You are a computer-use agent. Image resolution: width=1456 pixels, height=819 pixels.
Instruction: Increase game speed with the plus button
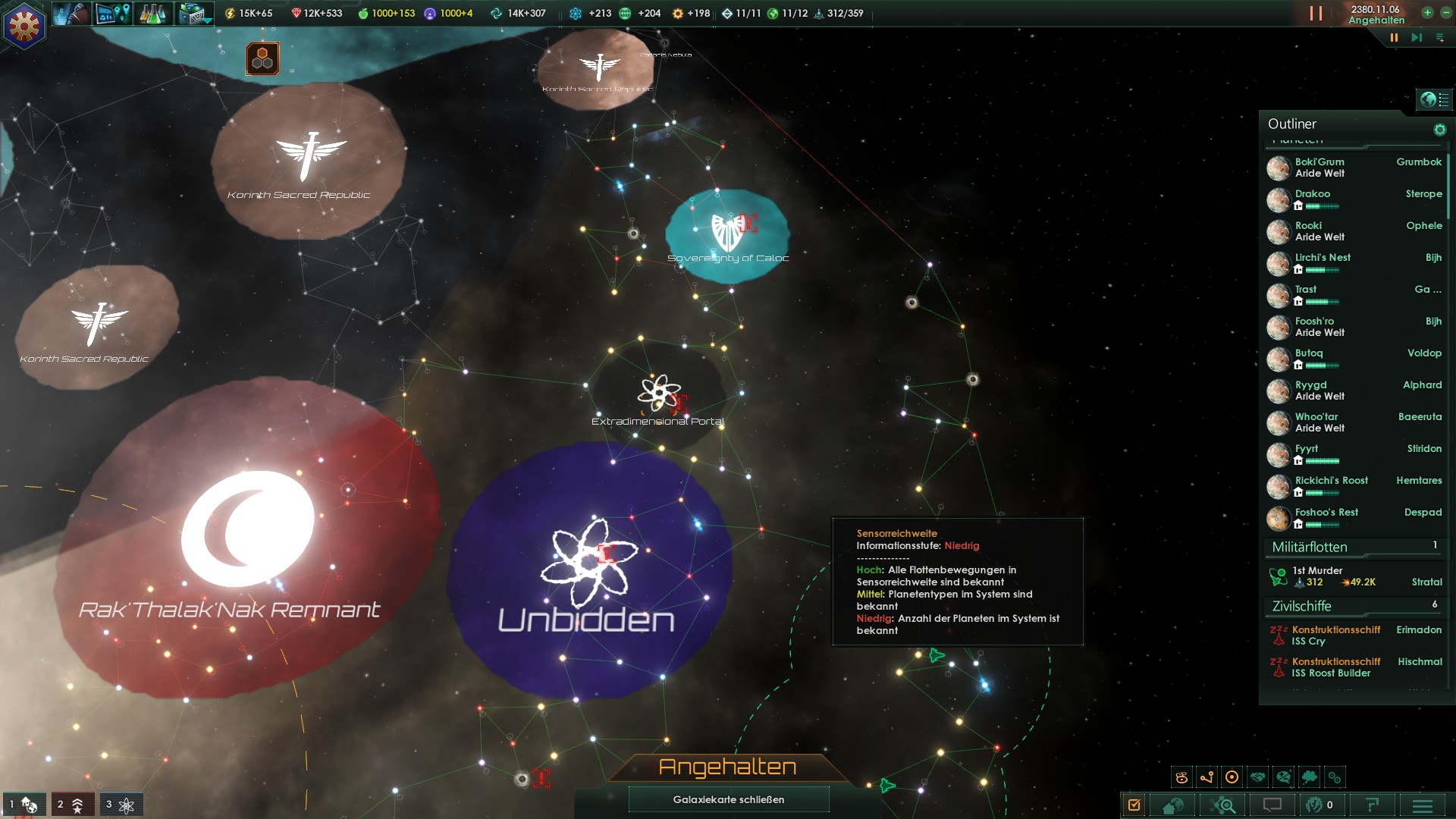[1427, 13]
